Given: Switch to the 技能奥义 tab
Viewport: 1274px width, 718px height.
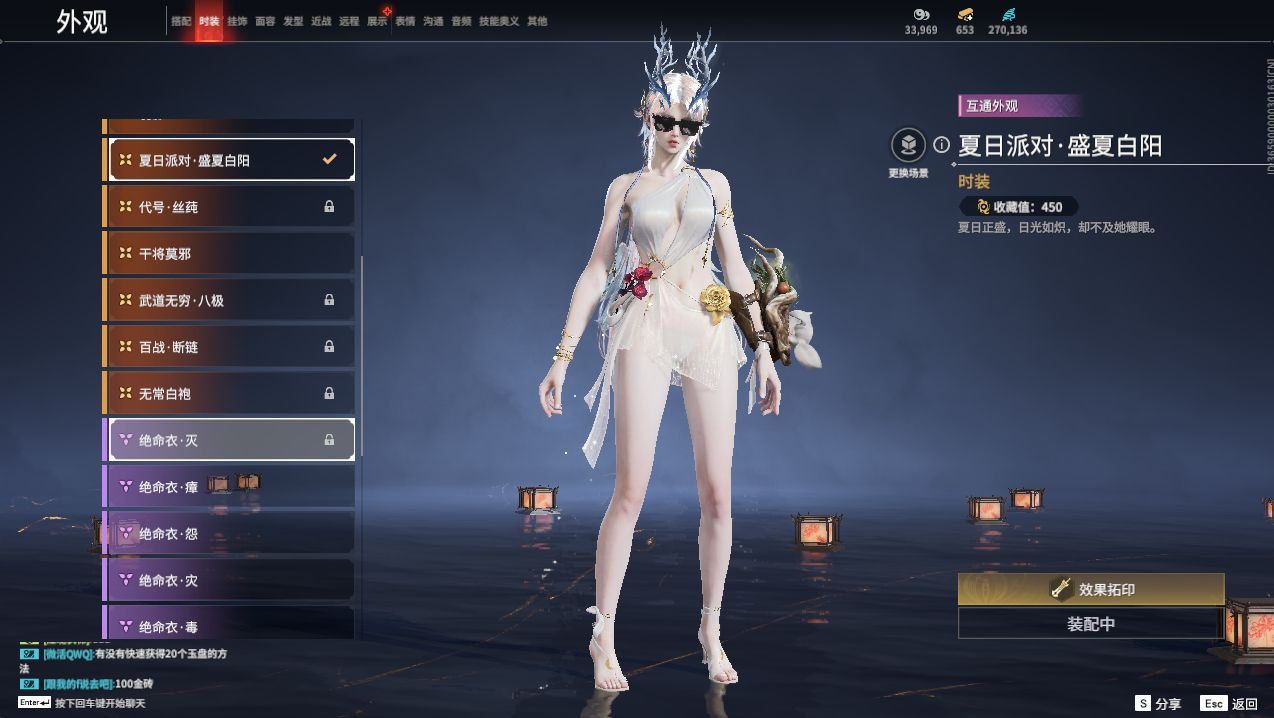Looking at the screenshot, I should point(499,21).
